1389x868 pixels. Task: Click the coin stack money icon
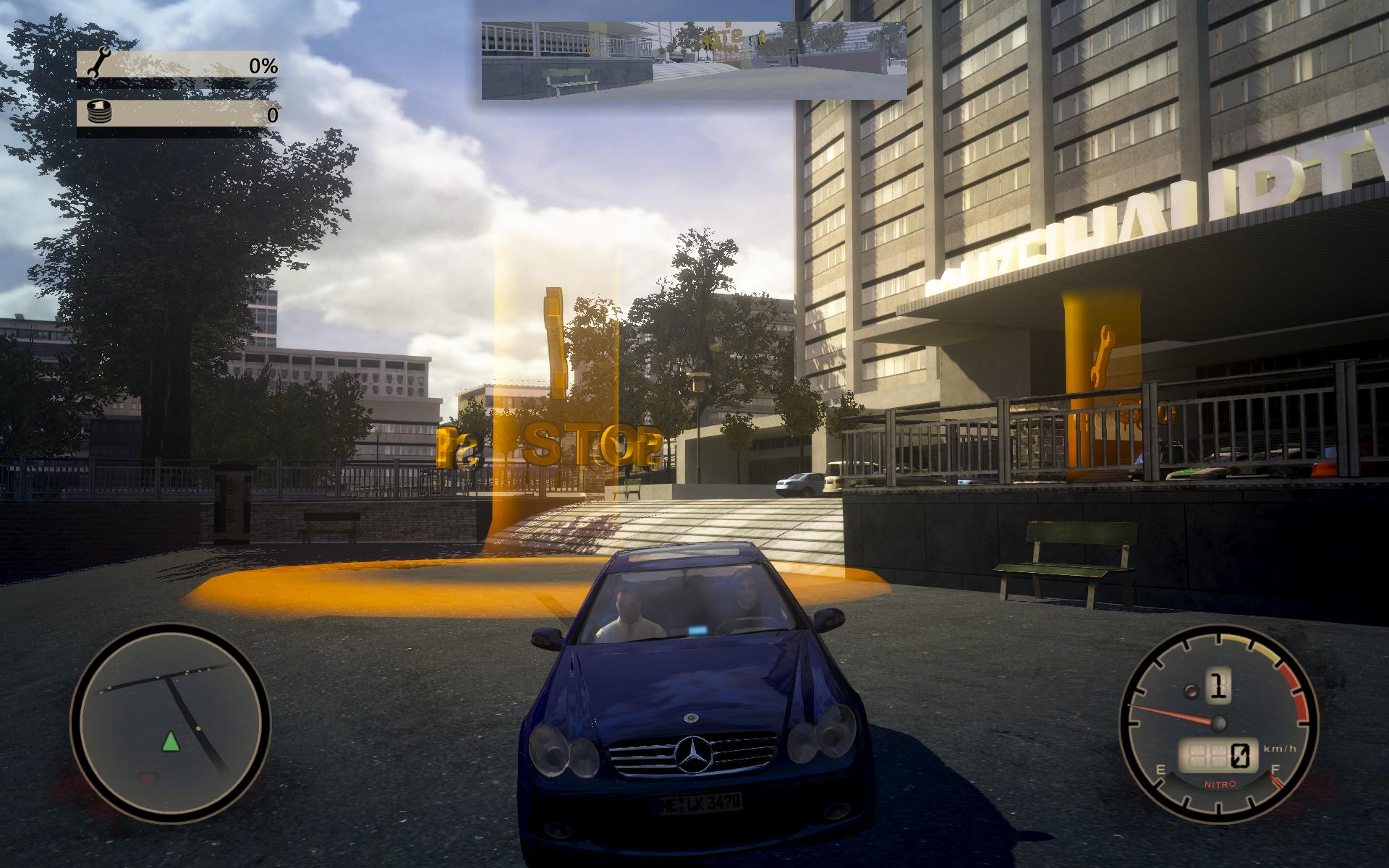coord(97,114)
